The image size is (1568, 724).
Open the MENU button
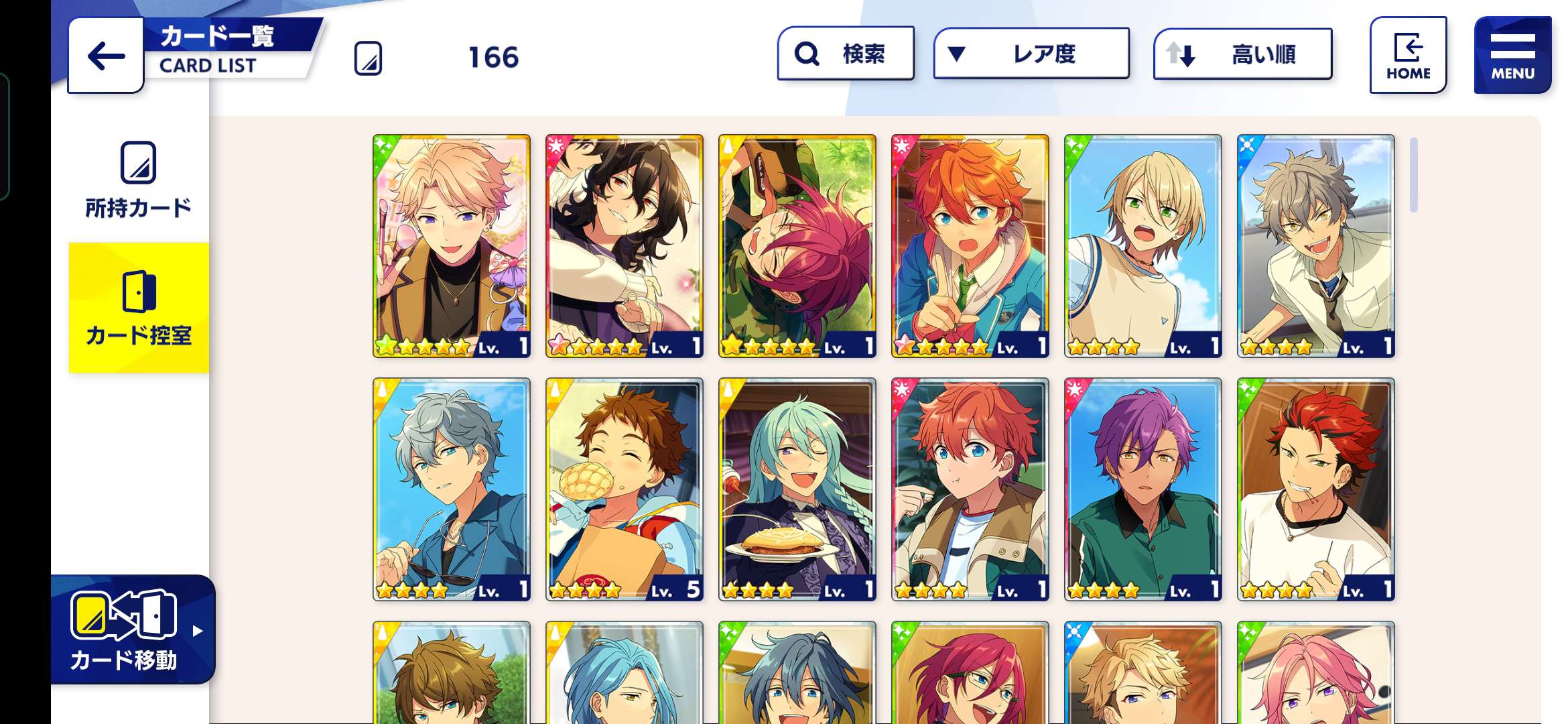click(x=1512, y=56)
